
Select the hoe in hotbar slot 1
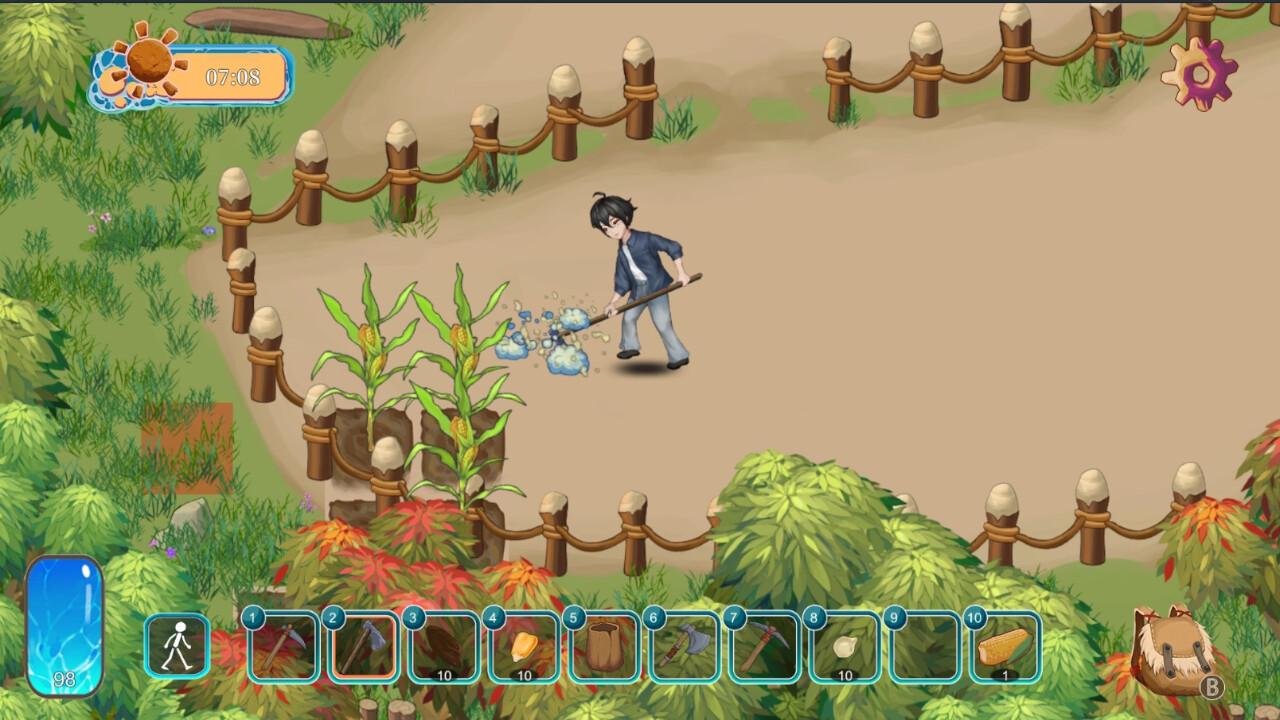(284, 647)
